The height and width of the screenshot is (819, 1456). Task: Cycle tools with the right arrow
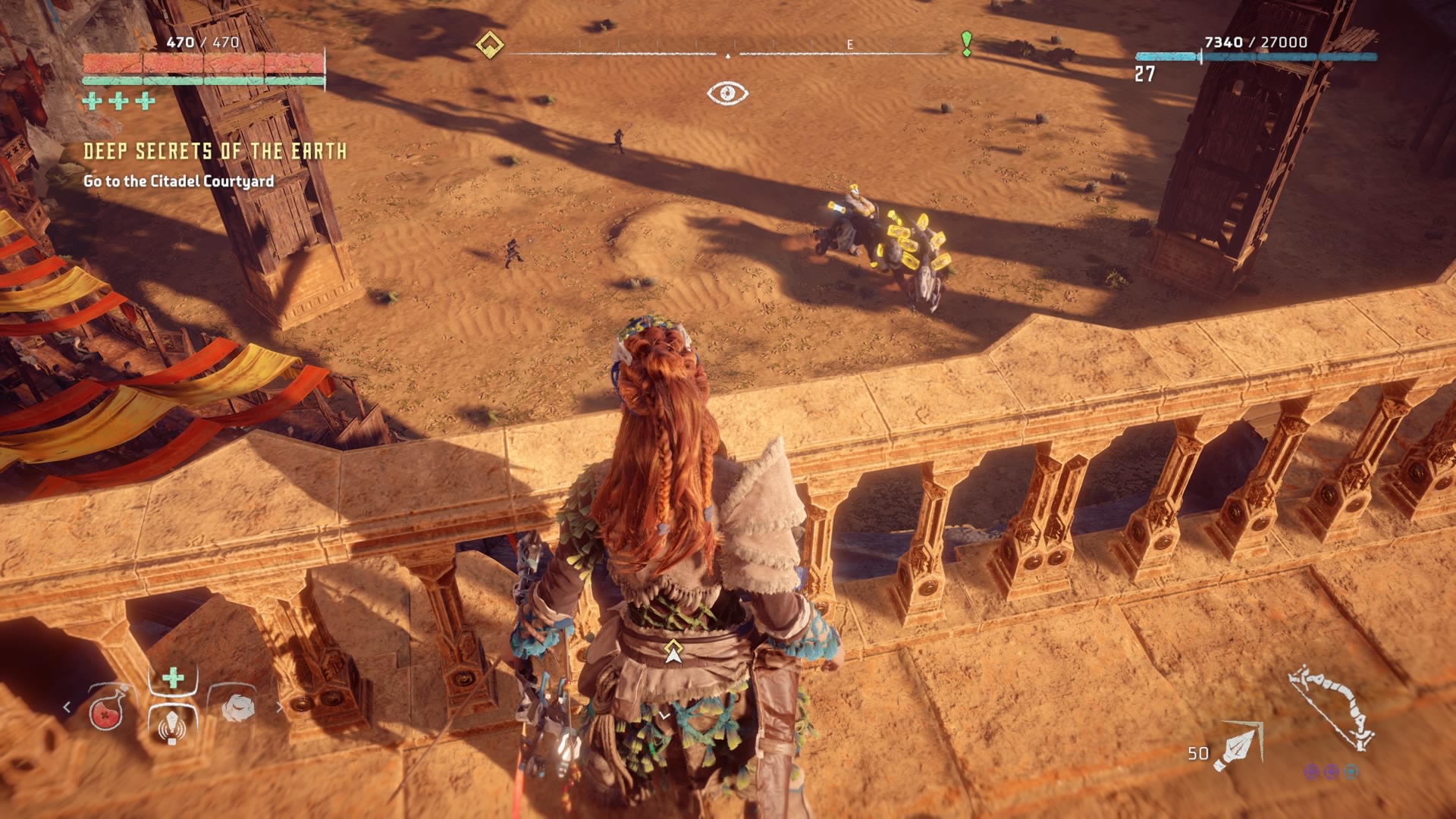coord(280,708)
